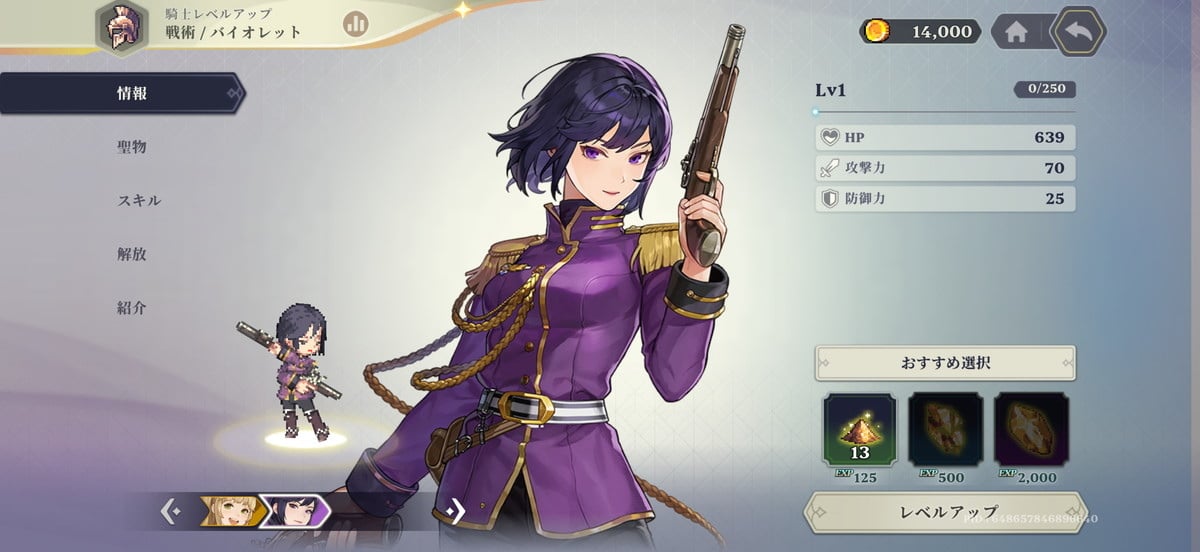This screenshot has height=552, width=1200.
Task: Select the 500 EXP material slot
Action: point(945,431)
